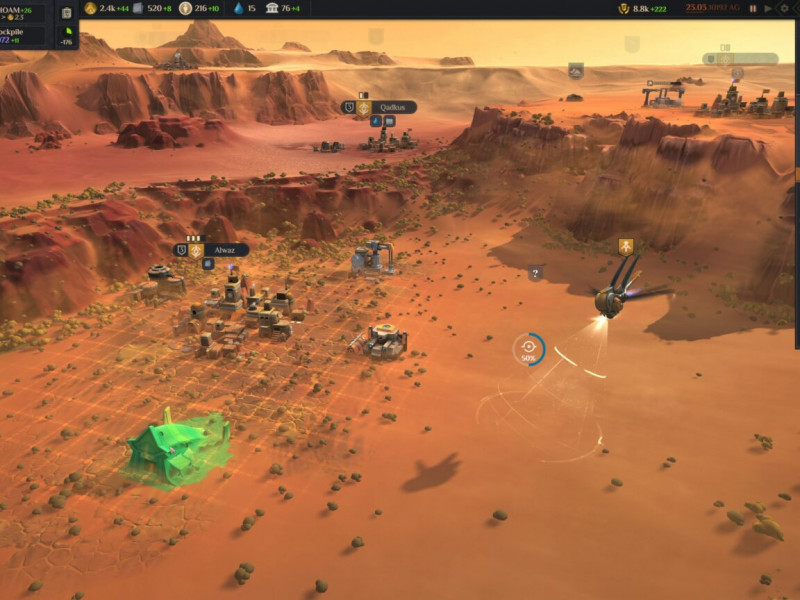Click the question mark point of interest

point(535,272)
